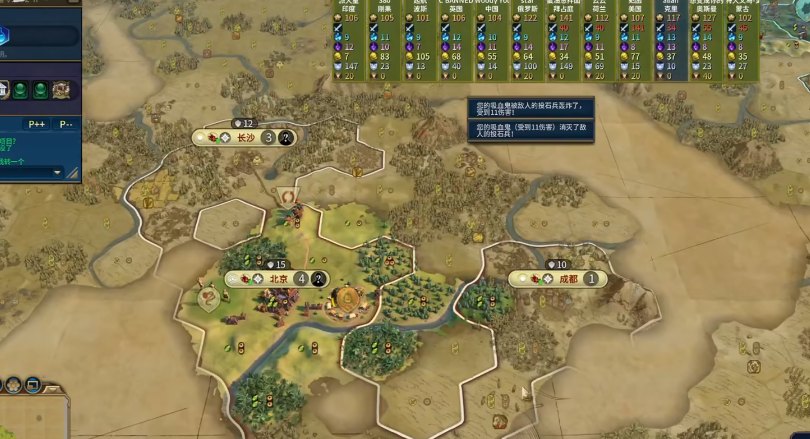Select the government building icon

click(x=3, y=90)
